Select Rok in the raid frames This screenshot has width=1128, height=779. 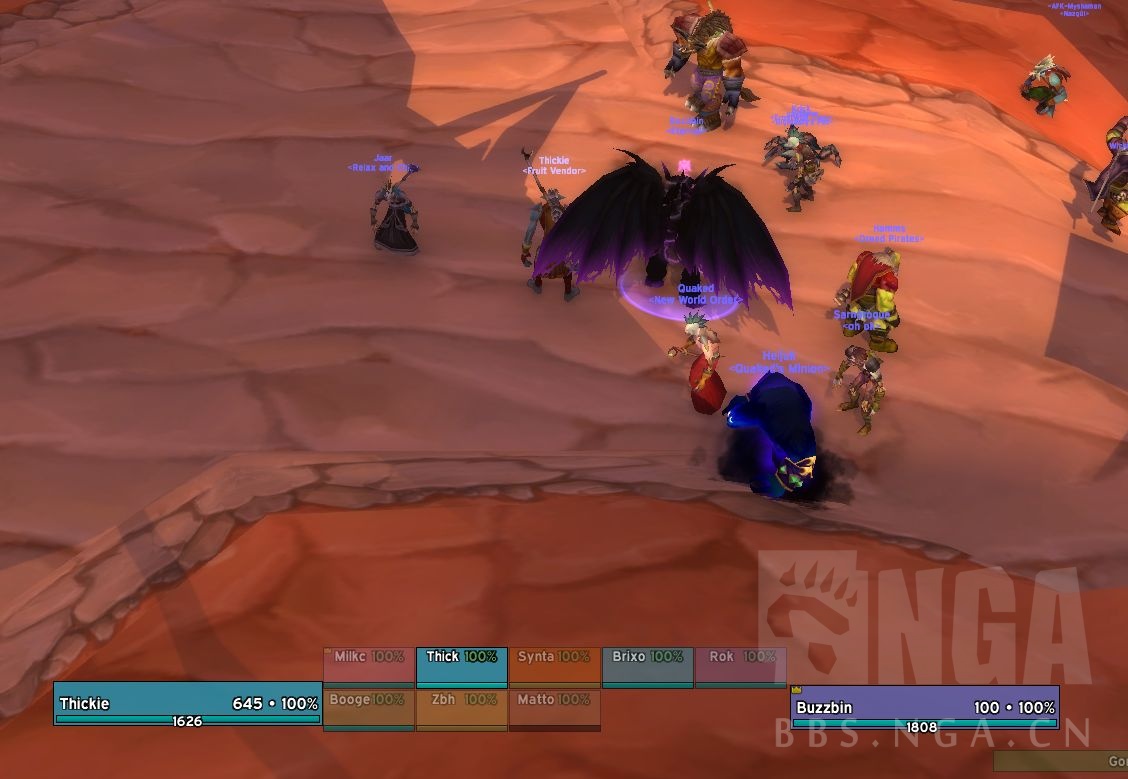click(740, 667)
